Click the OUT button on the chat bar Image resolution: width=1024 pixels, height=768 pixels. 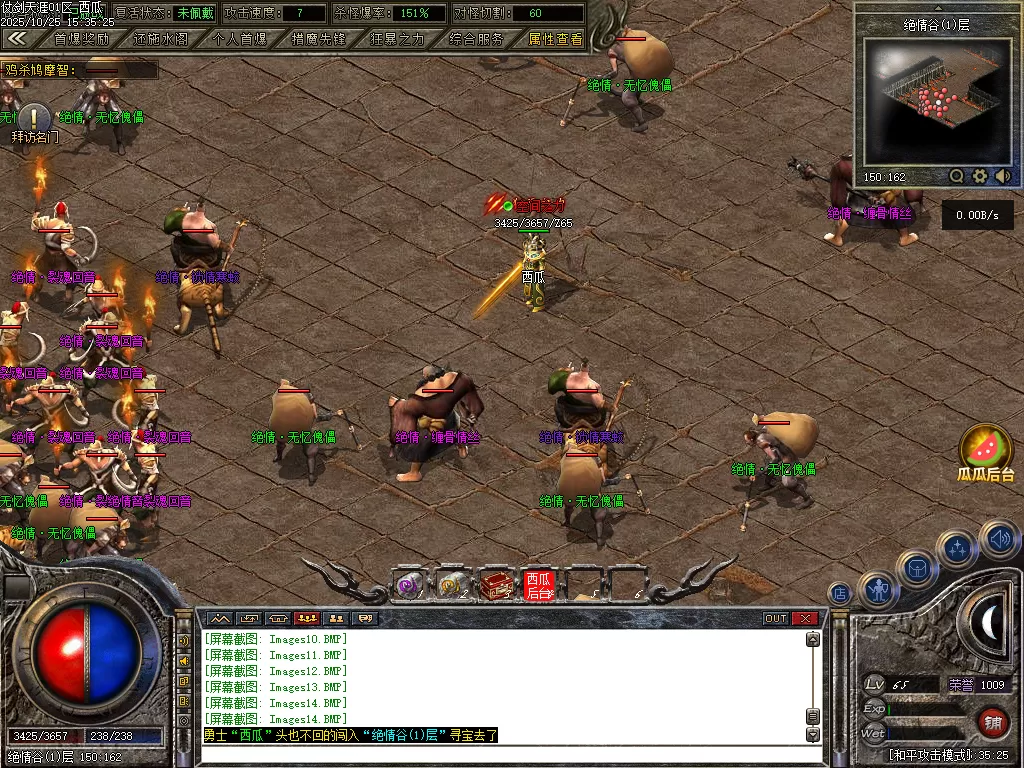(x=776, y=618)
